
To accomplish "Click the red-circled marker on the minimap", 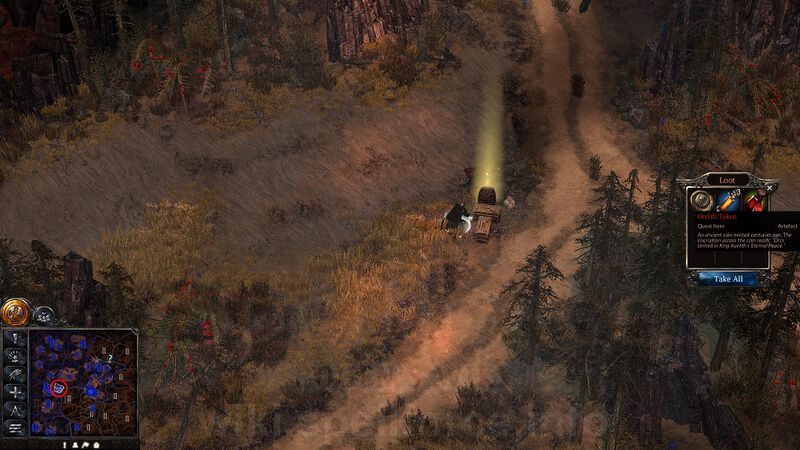I will [60, 386].
